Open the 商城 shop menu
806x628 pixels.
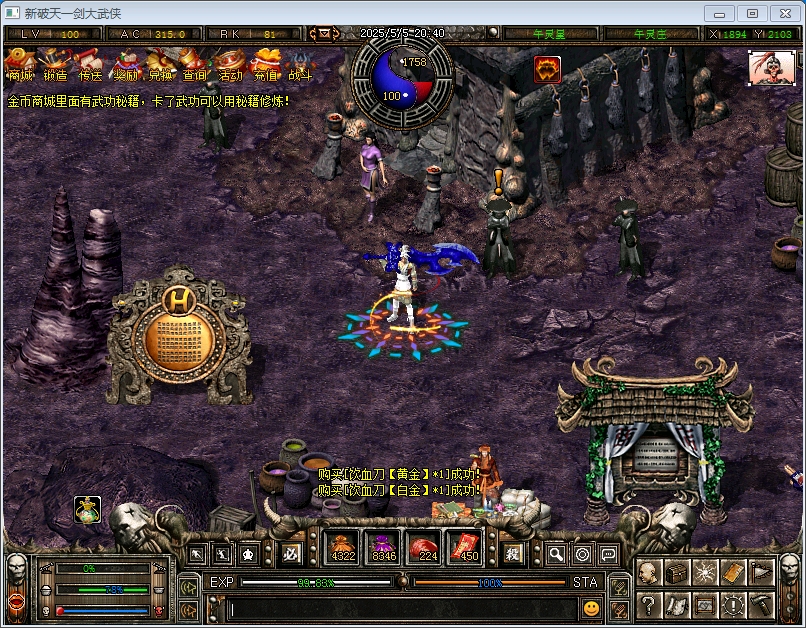(x=20, y=65)
